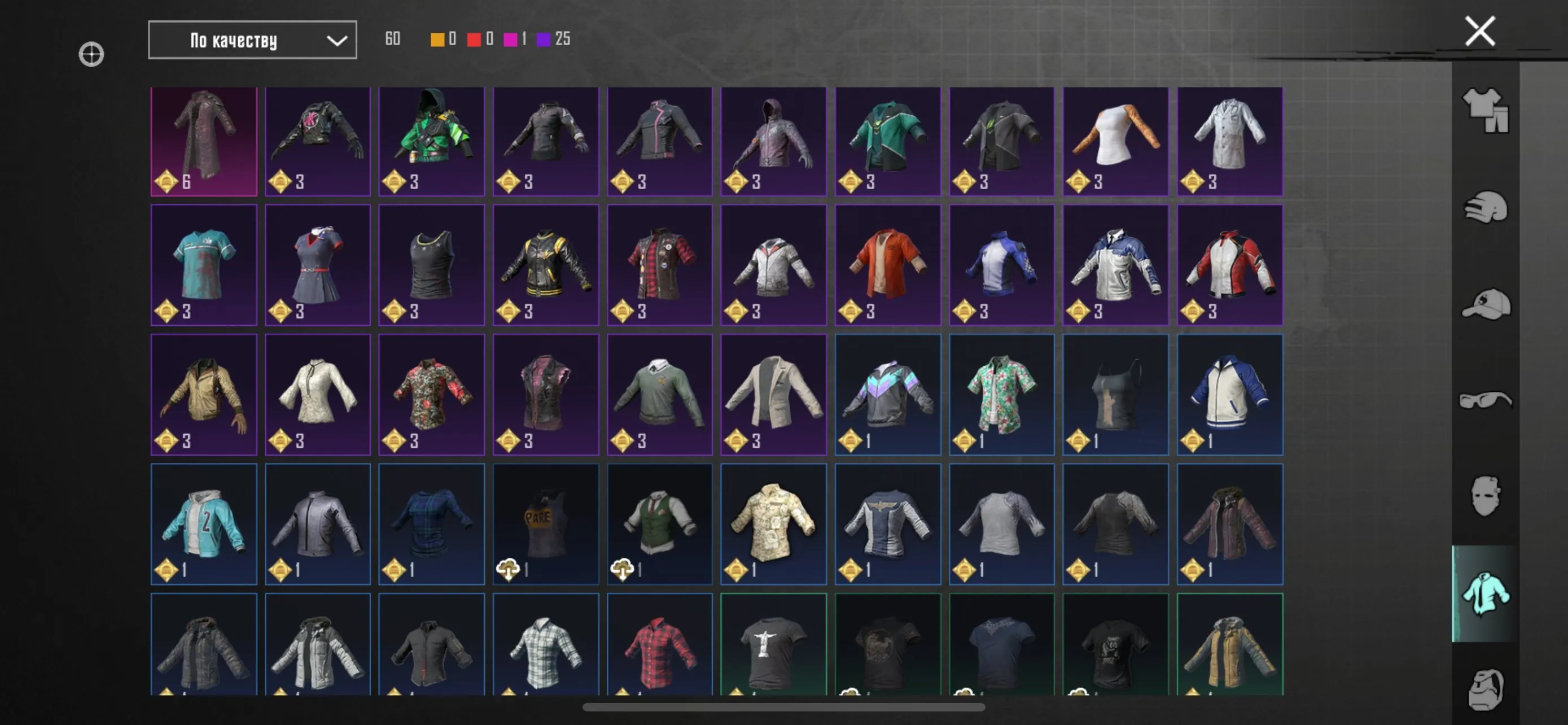Select the selected pink trench coat item

point(203,141)
